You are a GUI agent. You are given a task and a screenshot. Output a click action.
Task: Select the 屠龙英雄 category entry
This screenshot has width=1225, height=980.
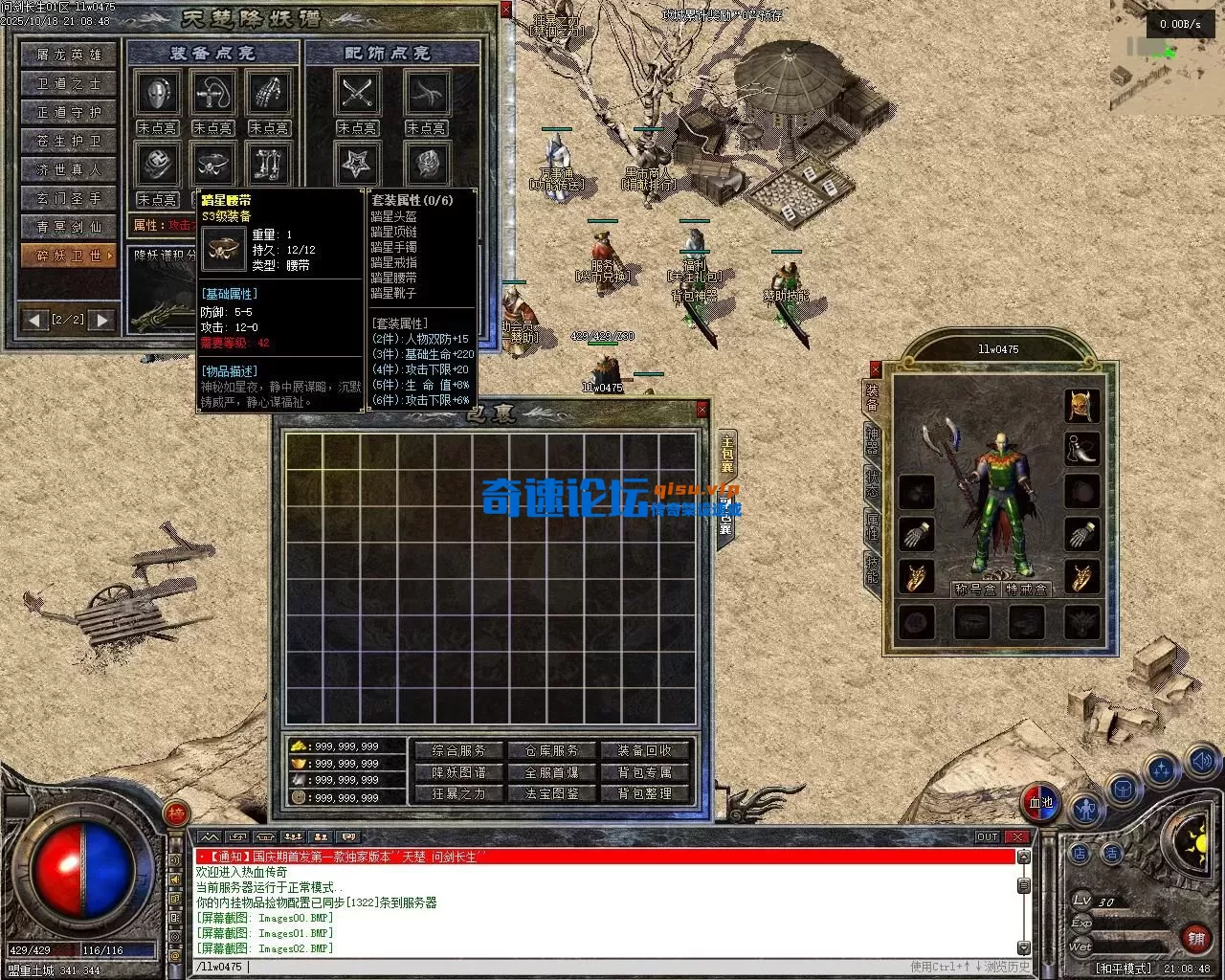(69, 55)
